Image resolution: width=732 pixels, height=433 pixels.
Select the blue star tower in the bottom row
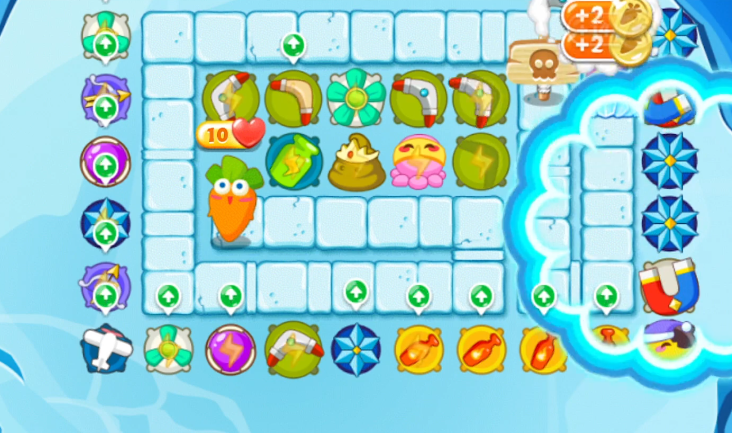(355, 349)
